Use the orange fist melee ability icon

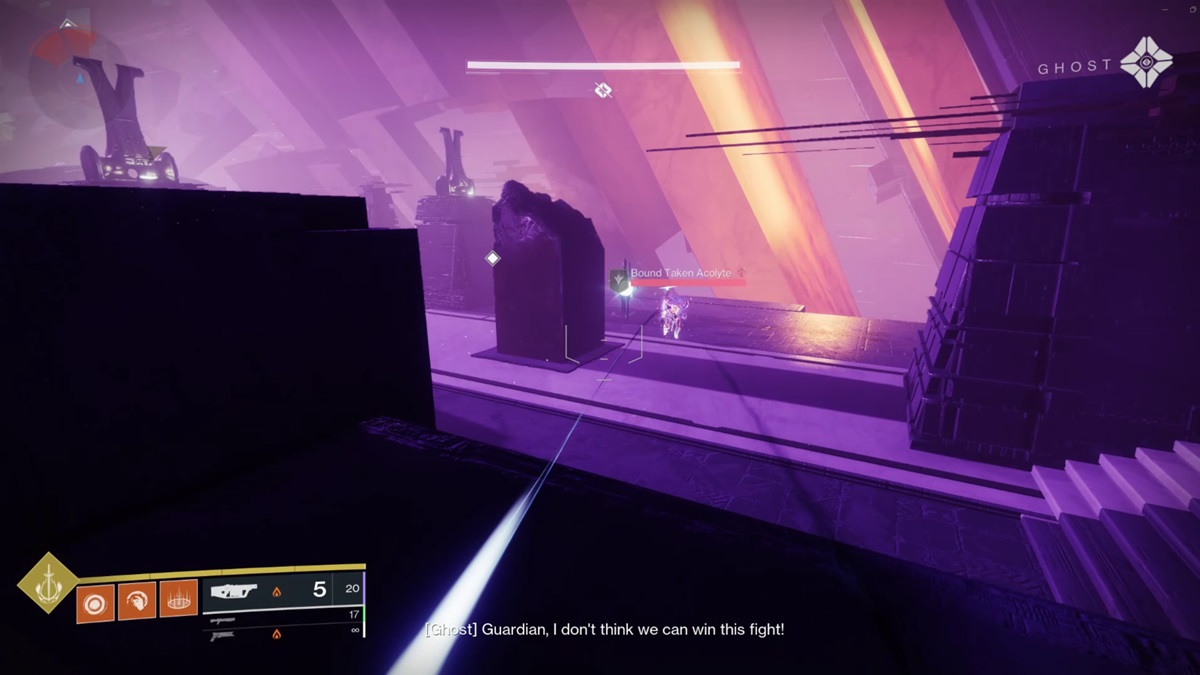coord(137,600)
